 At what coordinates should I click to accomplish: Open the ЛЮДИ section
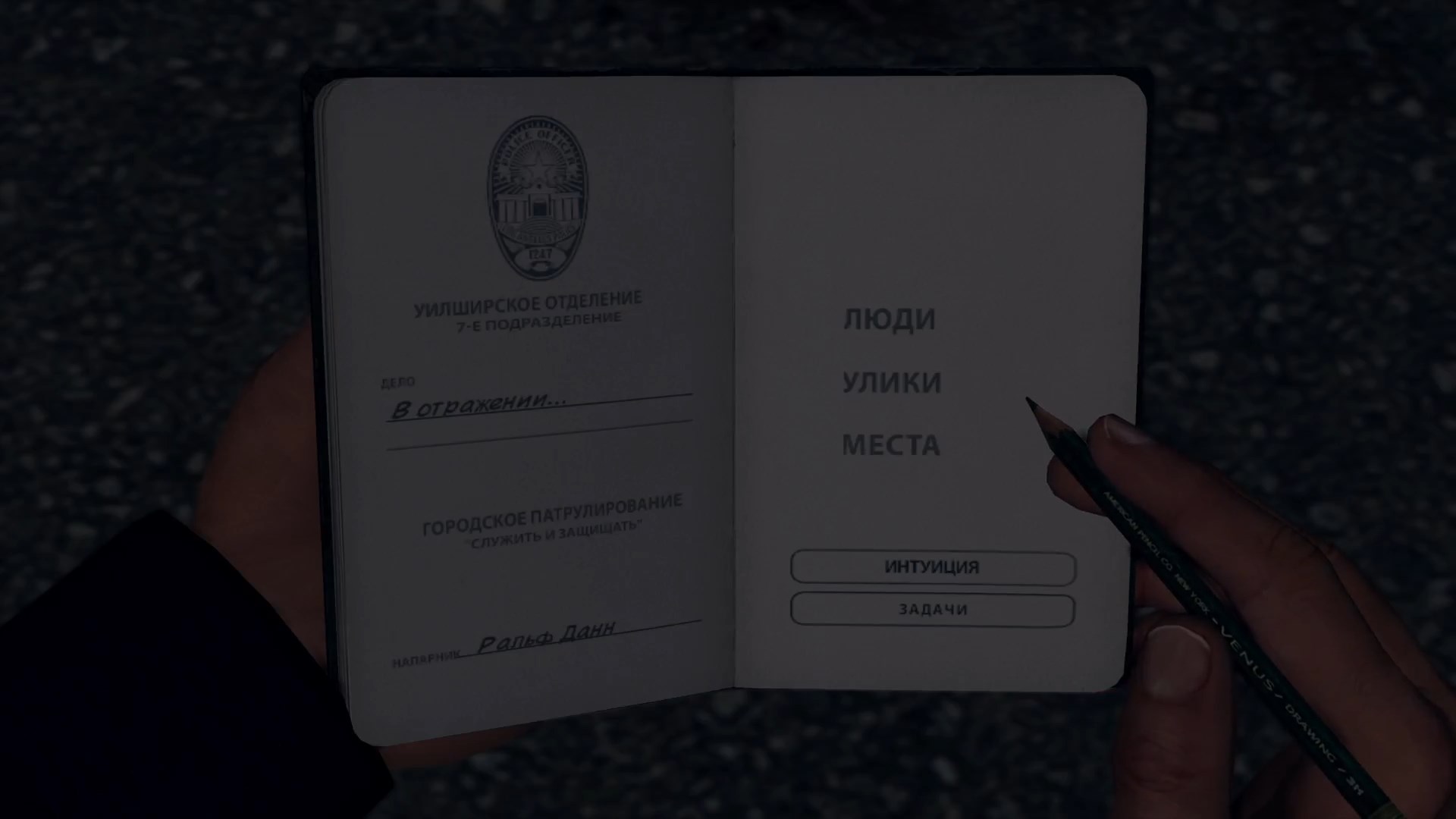click(891, 318)
